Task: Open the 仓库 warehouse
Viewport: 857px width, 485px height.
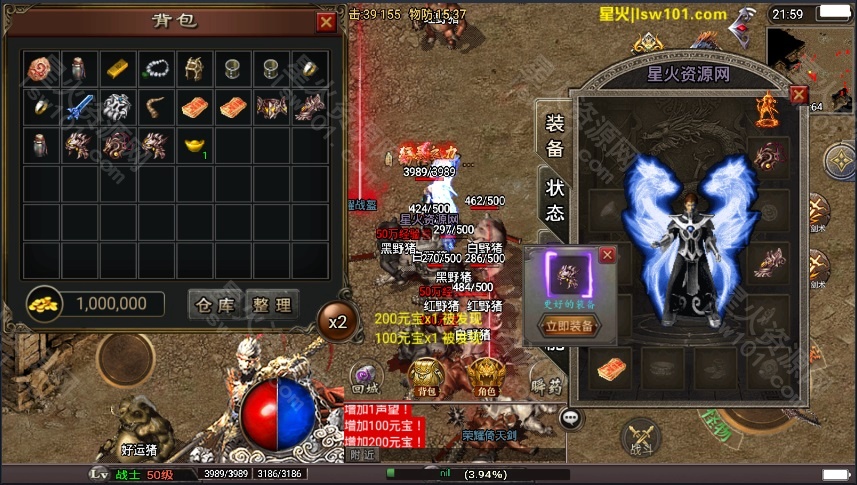Action: coord(216,305)
